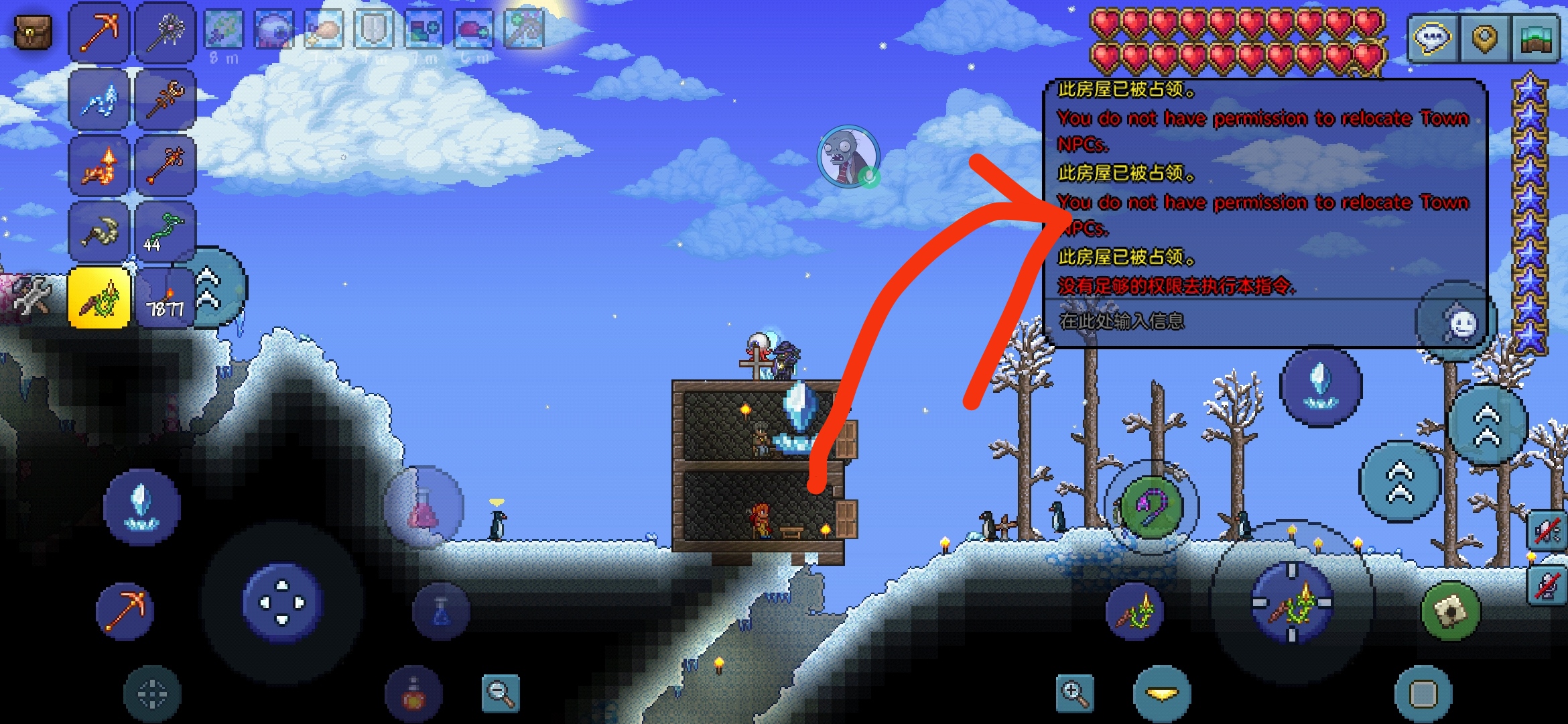Tap the zombie voice chat avatar

tap(848, 156)
